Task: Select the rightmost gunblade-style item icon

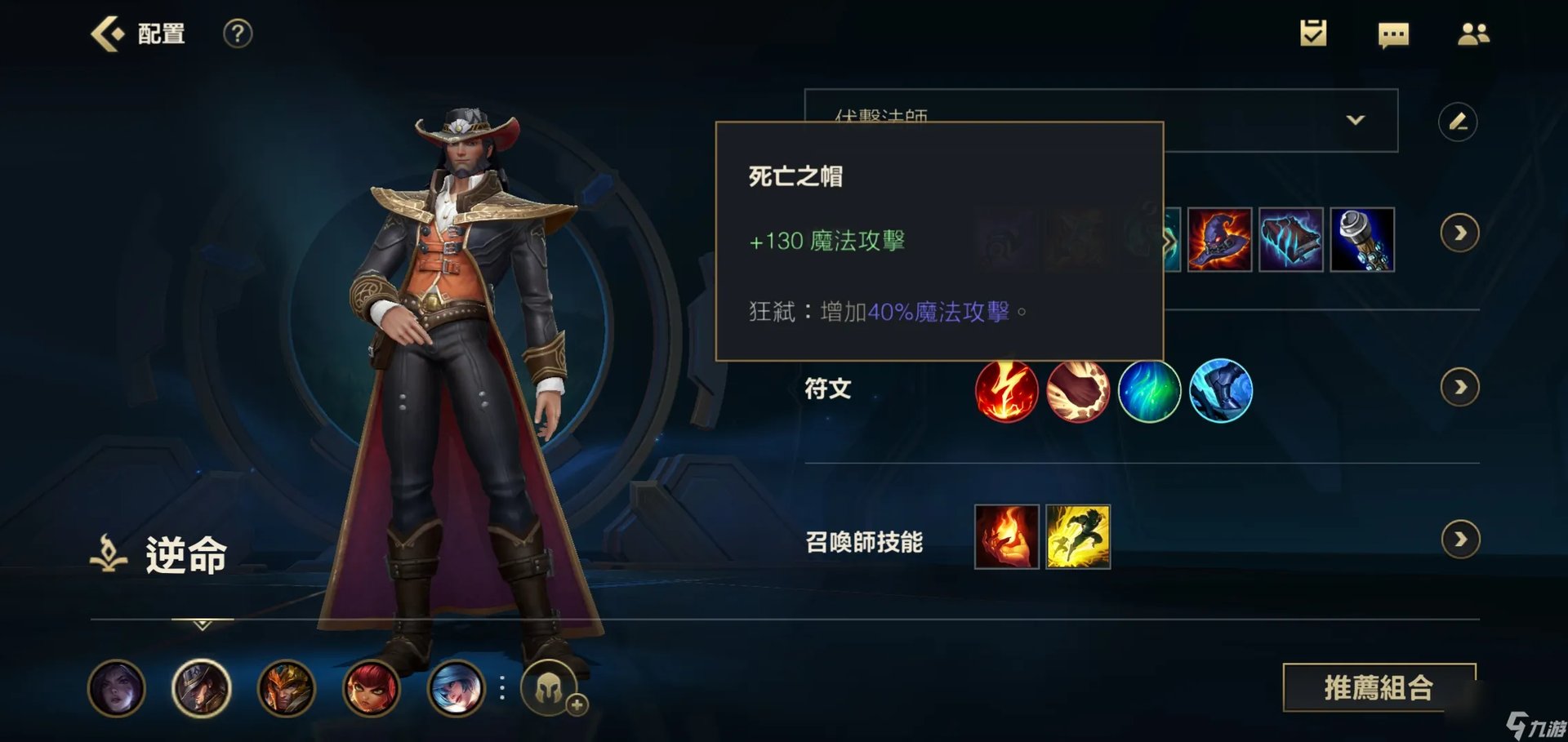Action: coord(1362,242)
